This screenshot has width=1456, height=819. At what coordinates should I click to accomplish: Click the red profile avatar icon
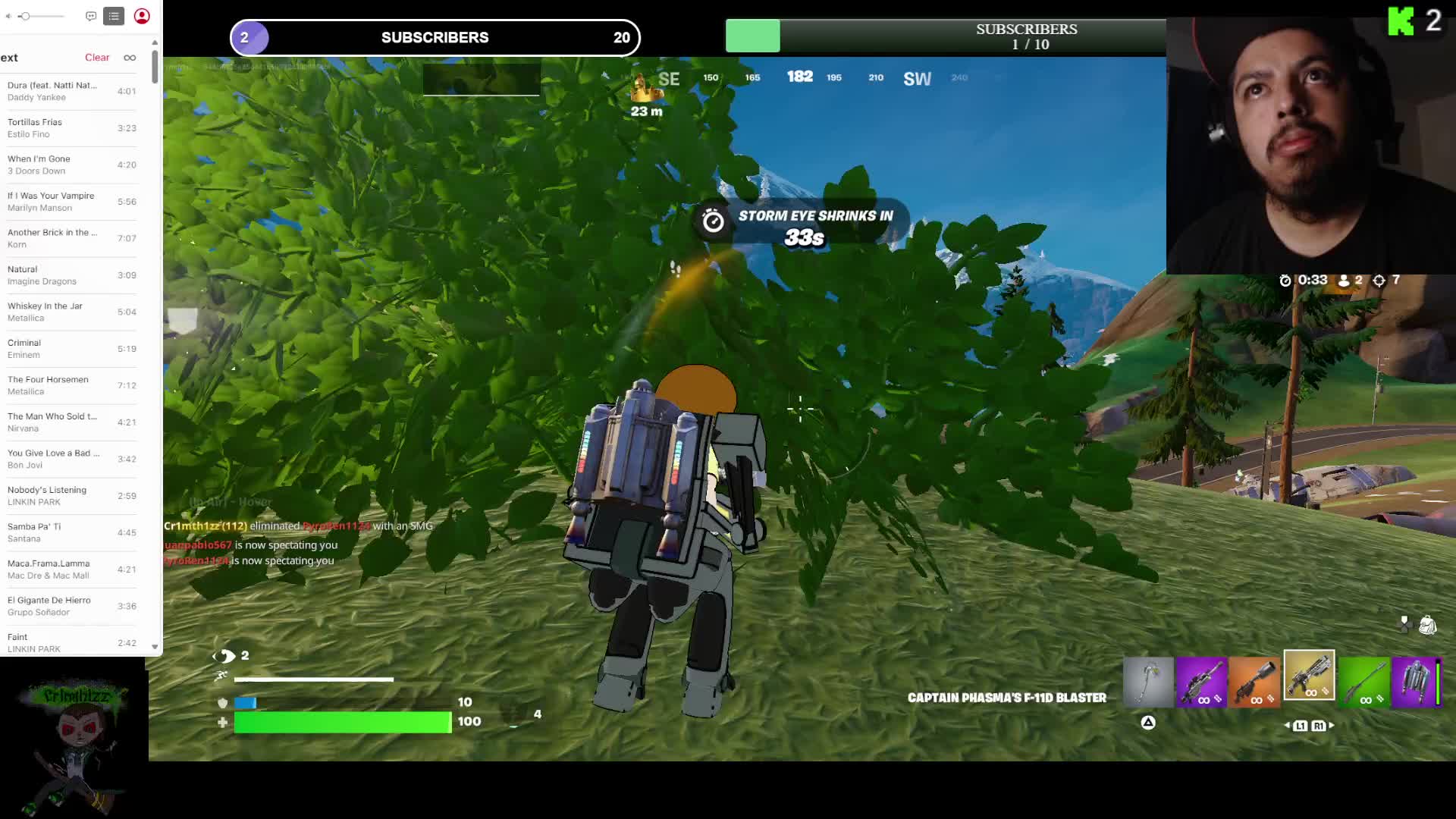click(x=141, y=16)
